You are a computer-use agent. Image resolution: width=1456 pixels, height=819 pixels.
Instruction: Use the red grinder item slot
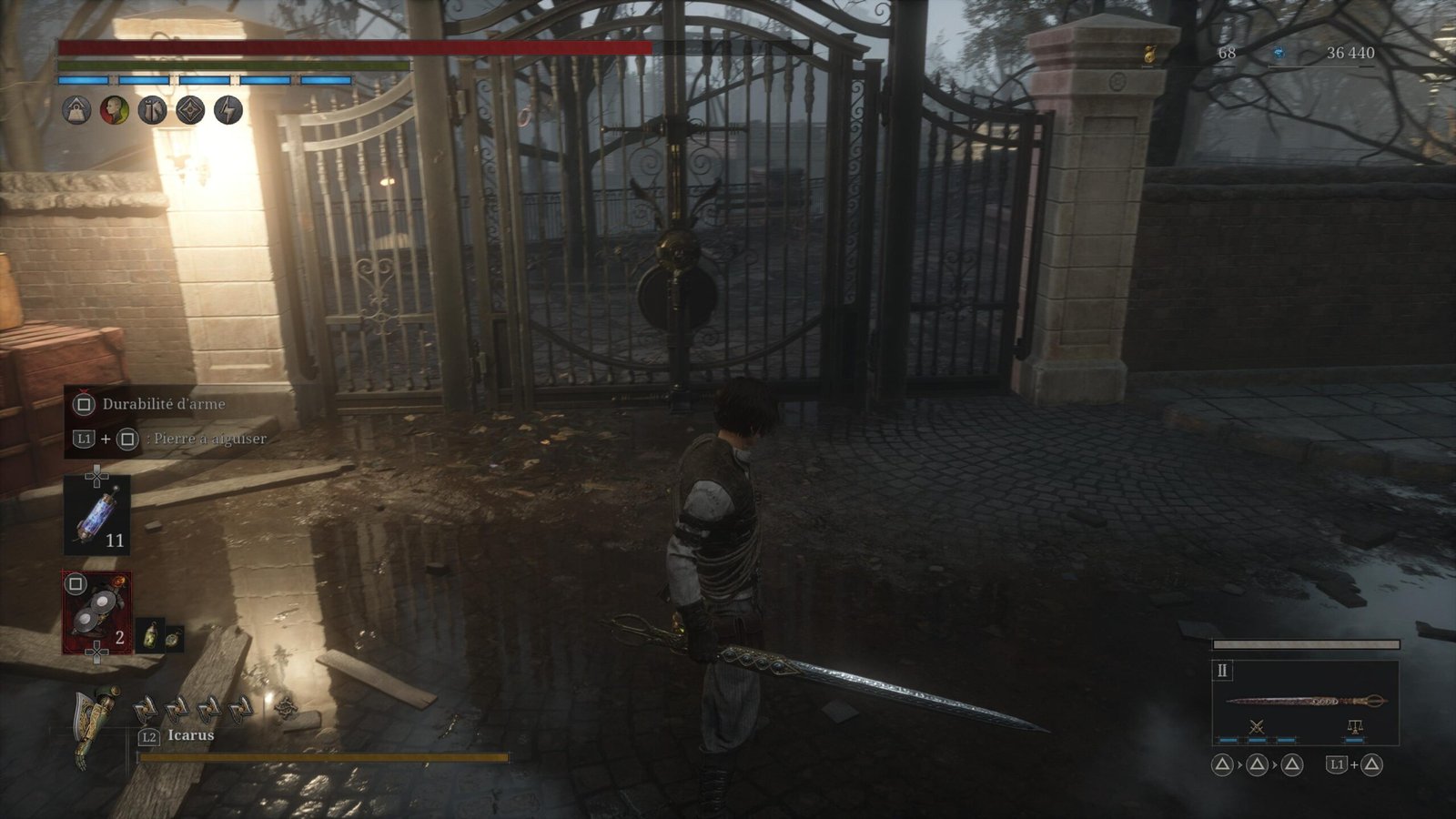click(96, 612)
